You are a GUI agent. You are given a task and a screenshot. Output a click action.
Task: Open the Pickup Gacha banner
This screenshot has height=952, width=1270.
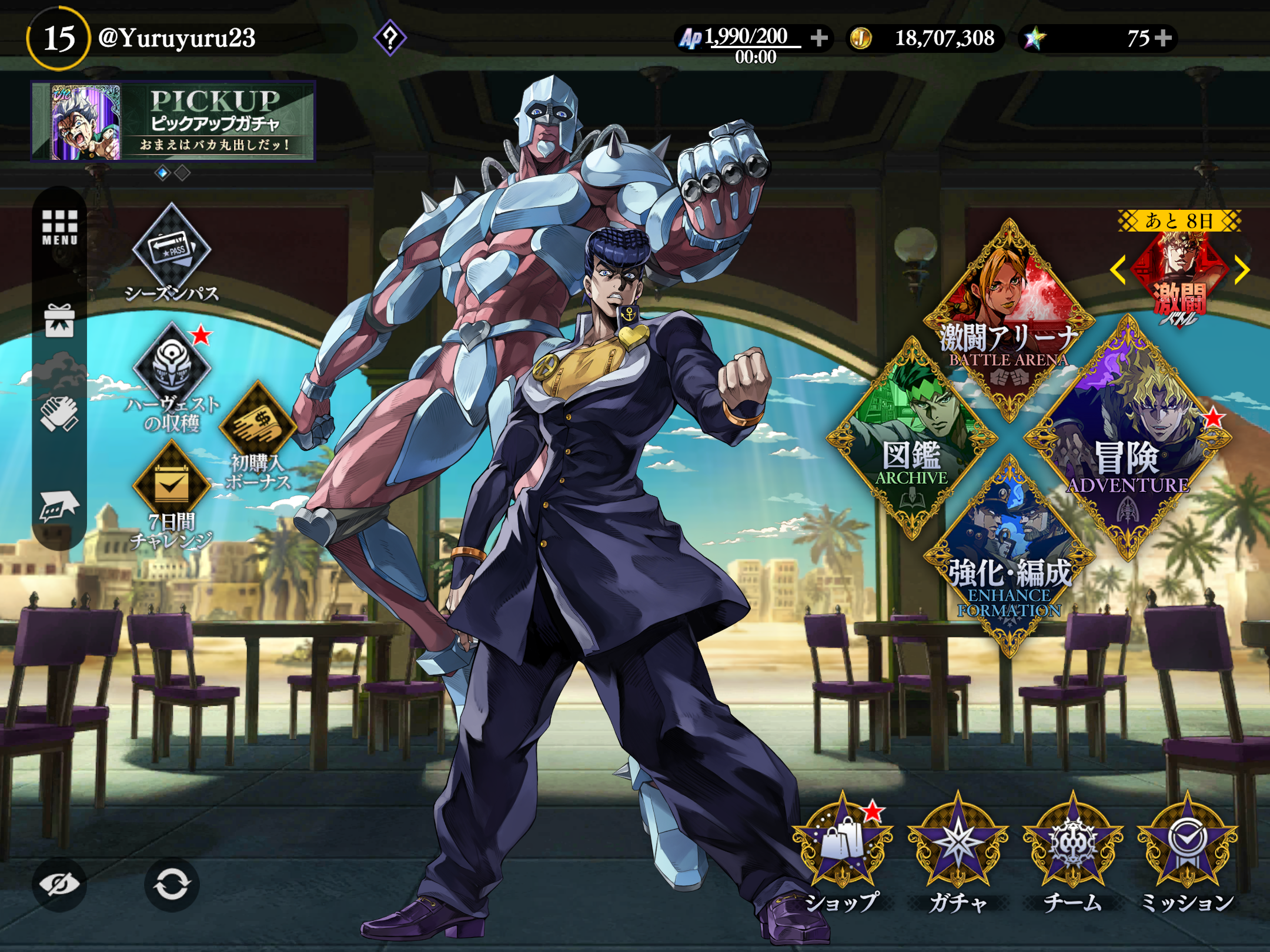(x=173, y=121)
